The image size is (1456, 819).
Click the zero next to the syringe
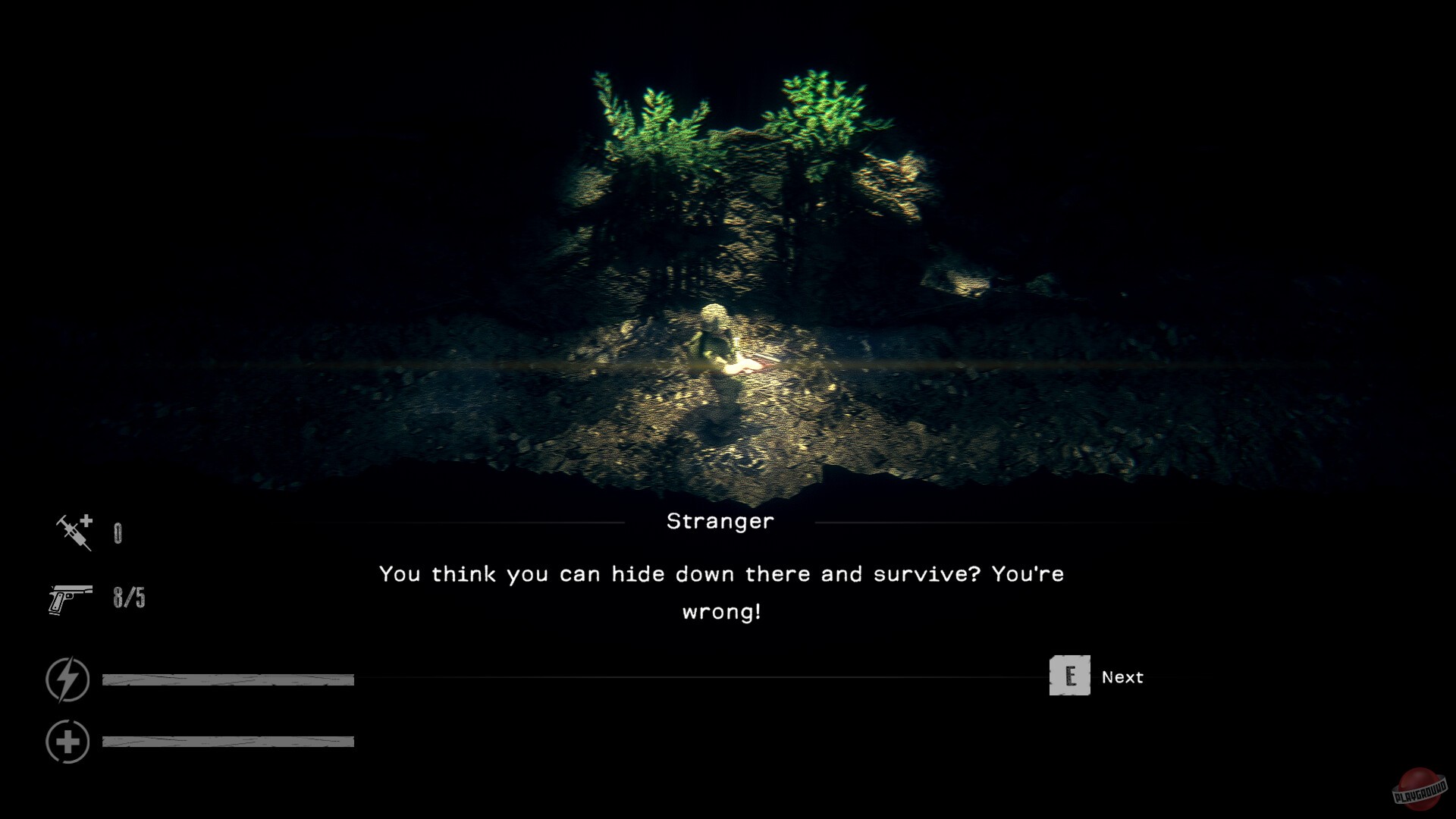(x=118, y=532)
